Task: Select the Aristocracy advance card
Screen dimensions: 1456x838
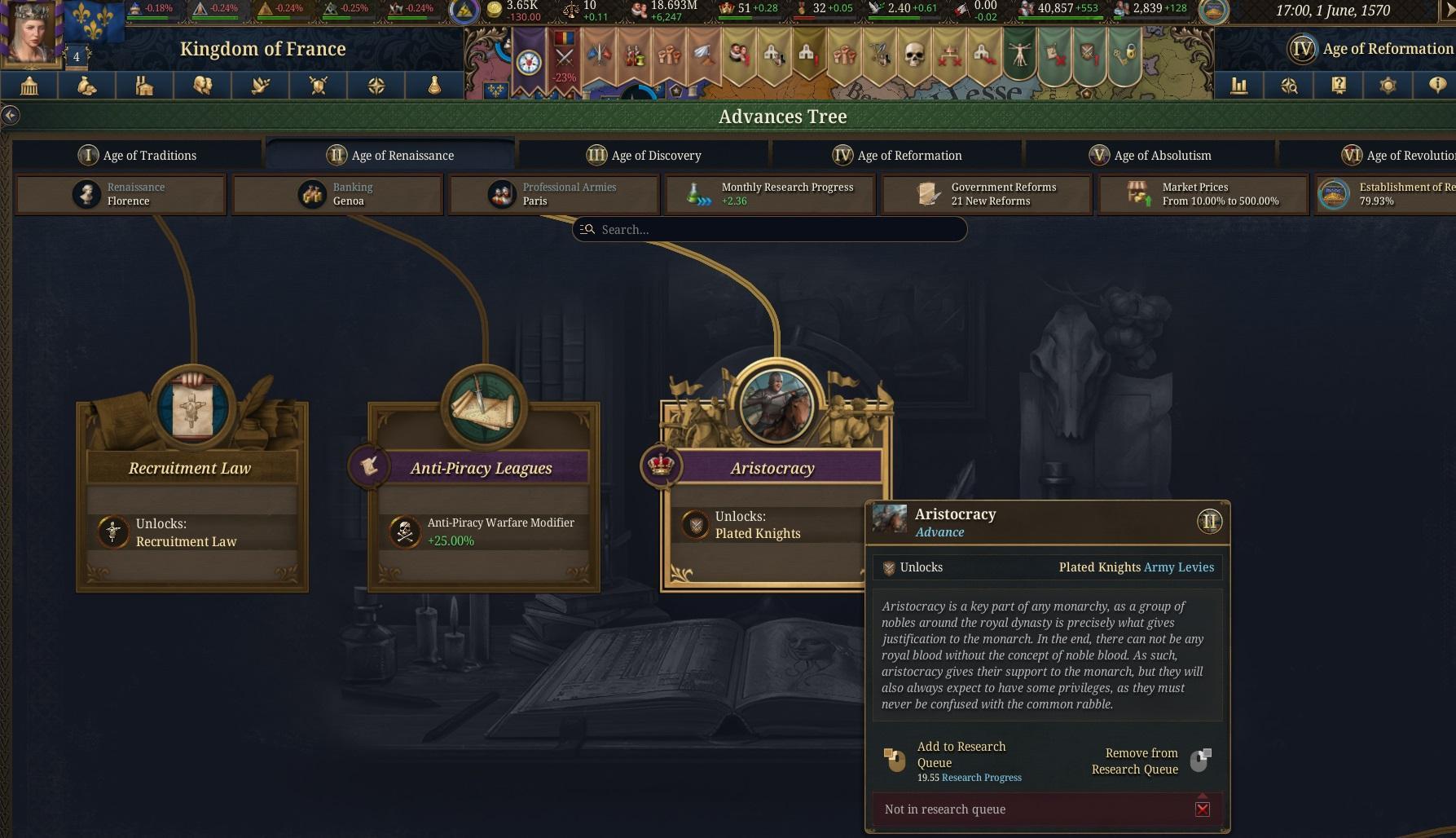Action: tap(772, 468)
